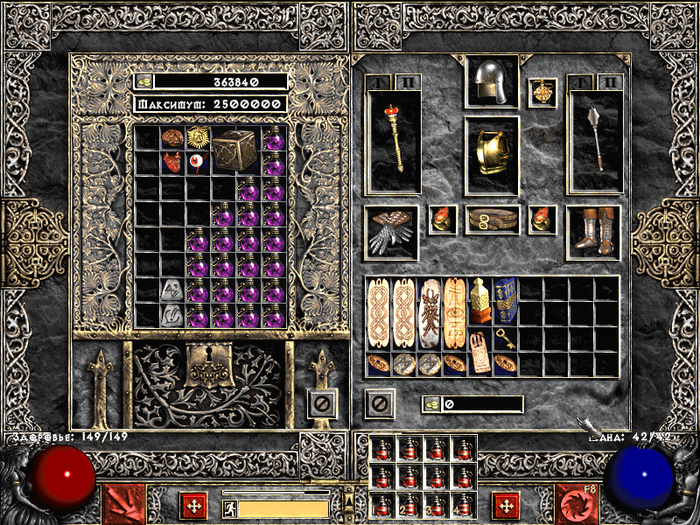This screenshot has height=525, width=700.
Task: Select the equipped boots slot
Action: (x=595, y=232)
